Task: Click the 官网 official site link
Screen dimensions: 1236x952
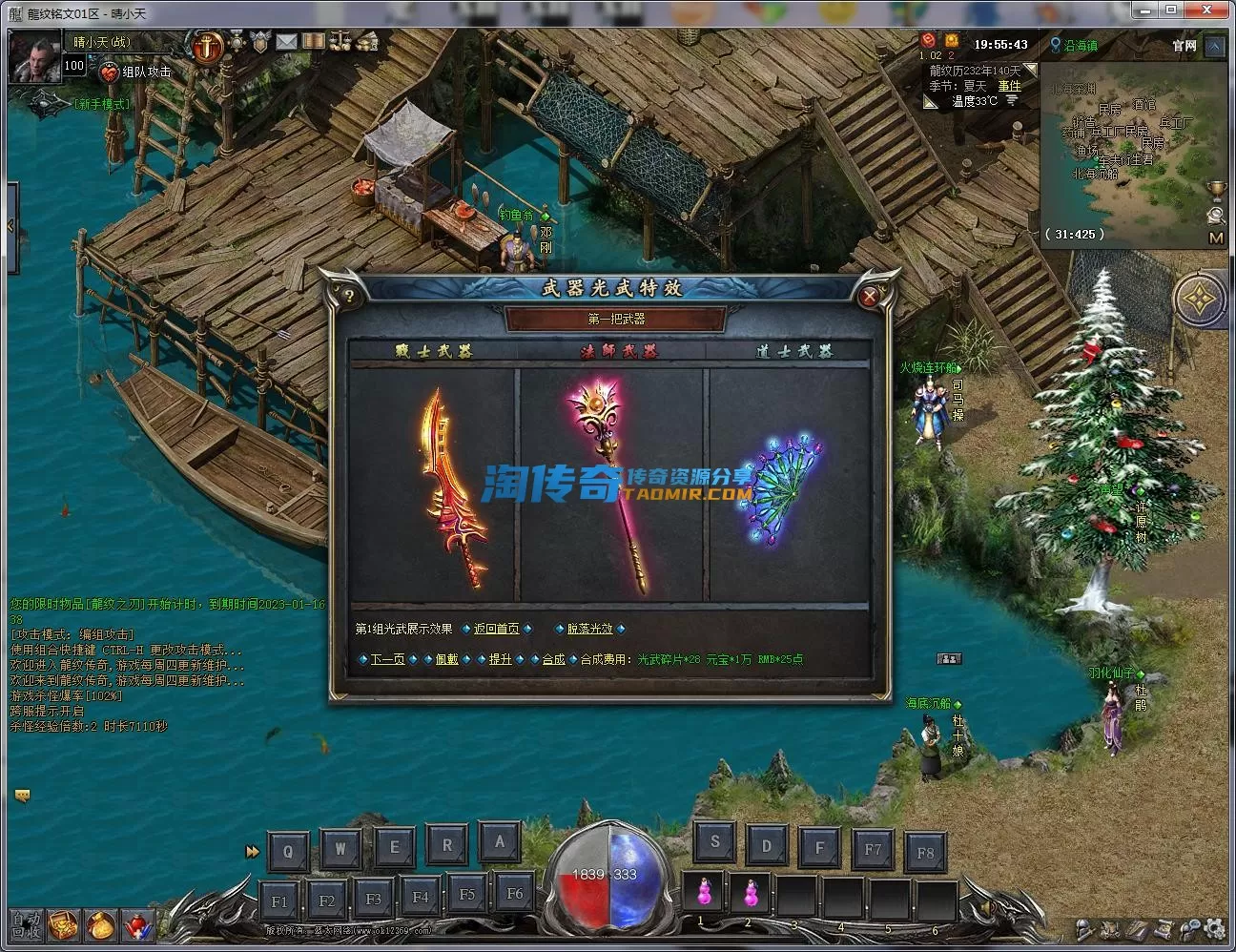Action: 1184,46
